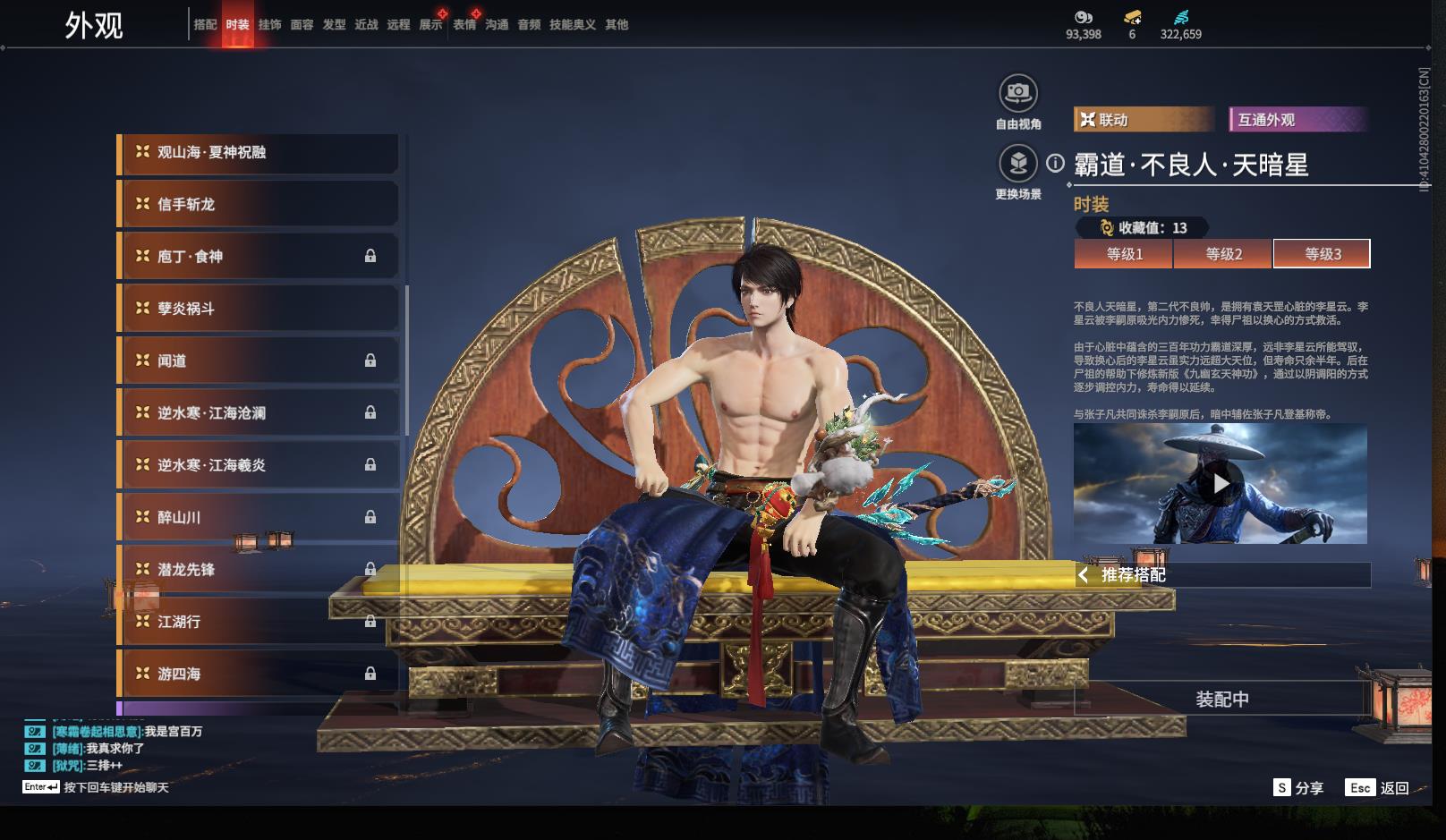Image resolution: width=1446 pixels, height=840 pixels.
Task: Pick the 庖丁·食神 outfit row
Action: [x=258, y=257]
